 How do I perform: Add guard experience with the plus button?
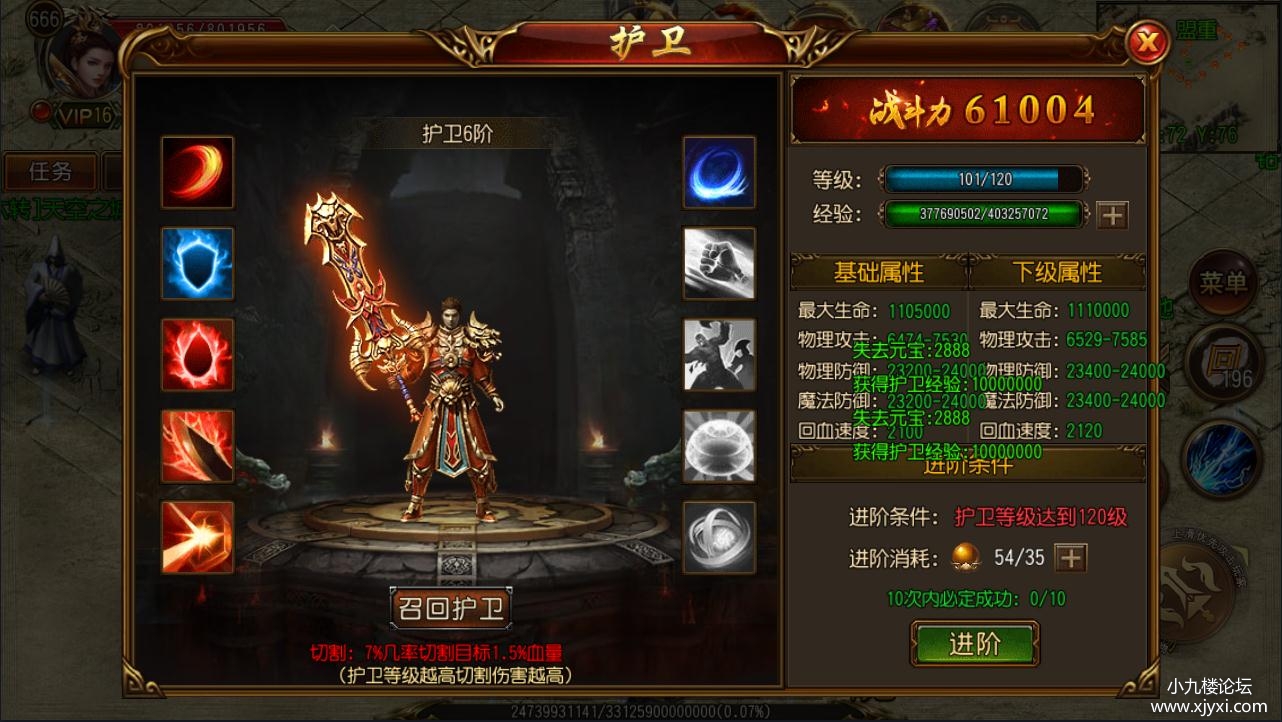(x=1112, y=214)
